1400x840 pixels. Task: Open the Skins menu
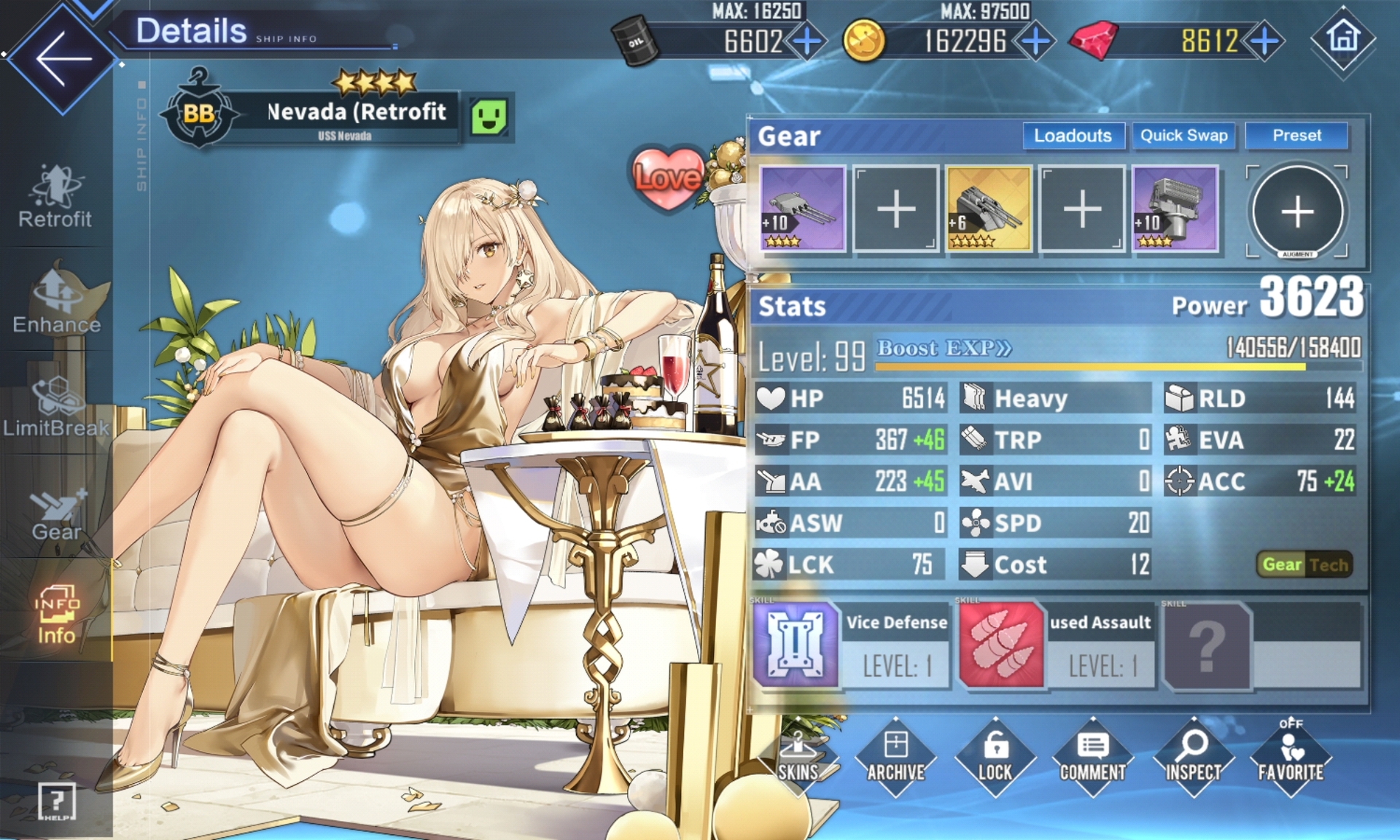(798, 758)
